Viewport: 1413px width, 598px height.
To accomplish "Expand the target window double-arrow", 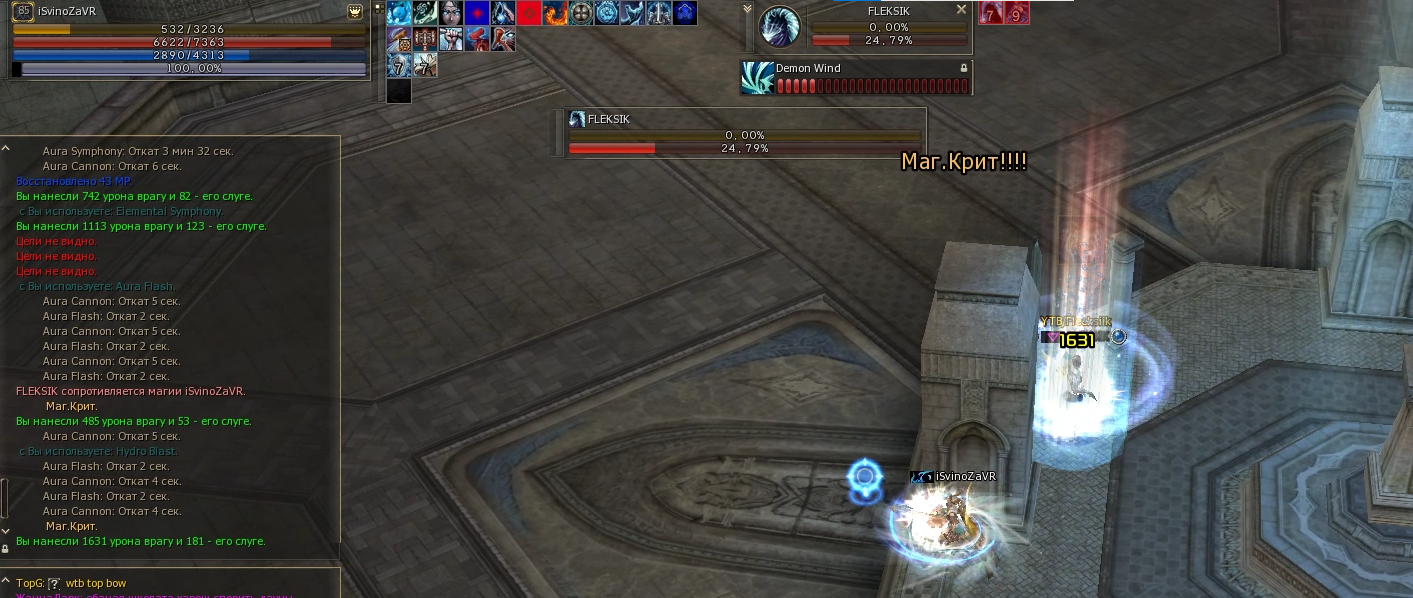I will [747, 8].
